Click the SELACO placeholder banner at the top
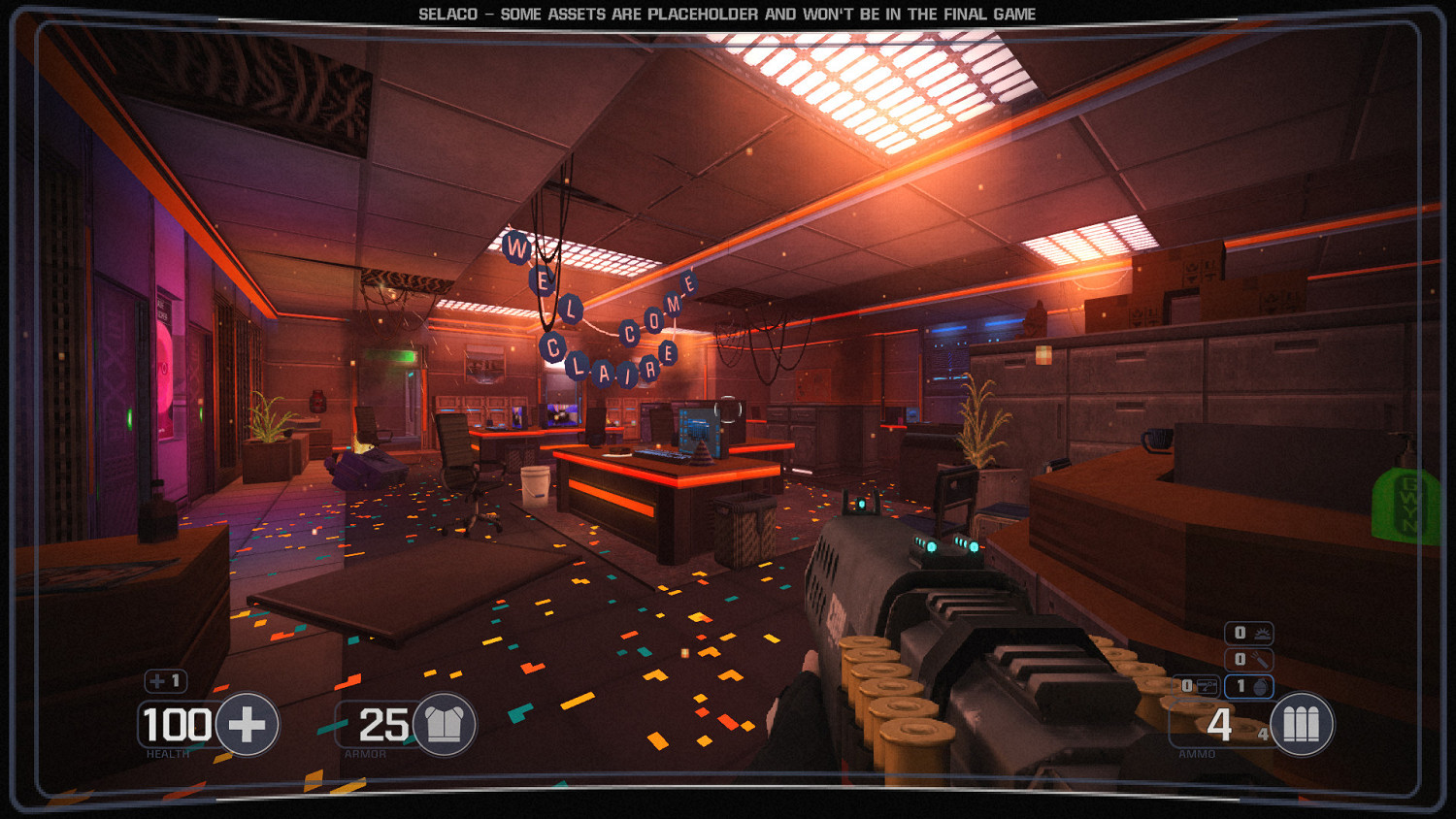 (x=728, y=14)
